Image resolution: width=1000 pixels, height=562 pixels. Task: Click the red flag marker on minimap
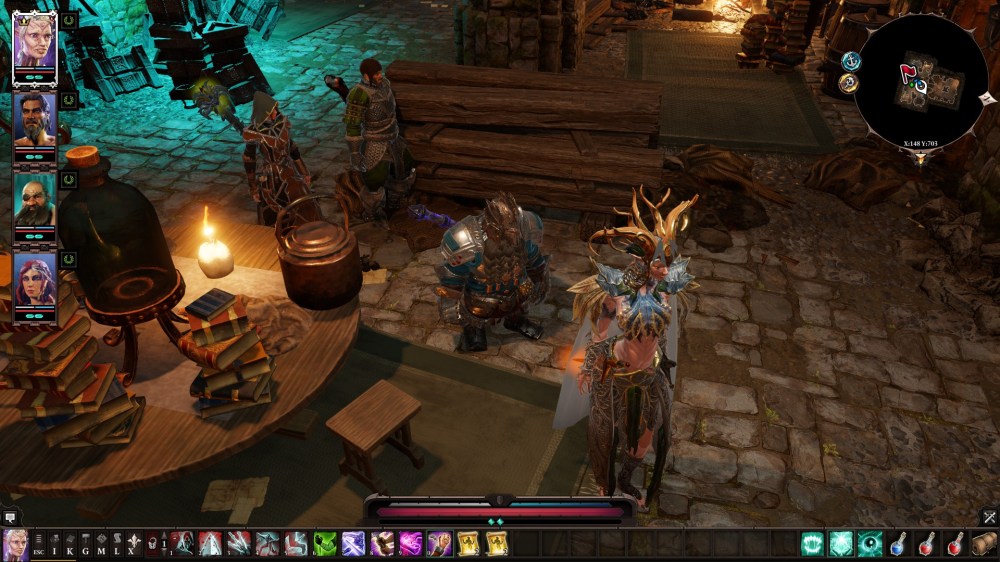coord(908,73)
